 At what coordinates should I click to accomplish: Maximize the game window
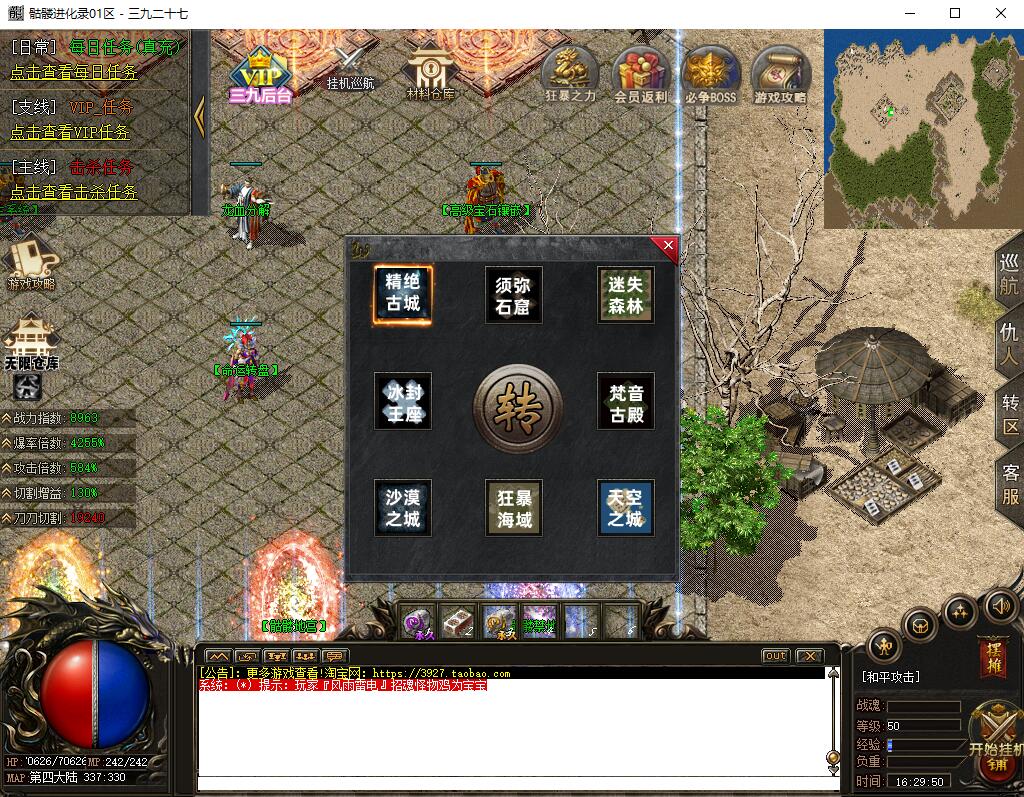coord(954,14)
